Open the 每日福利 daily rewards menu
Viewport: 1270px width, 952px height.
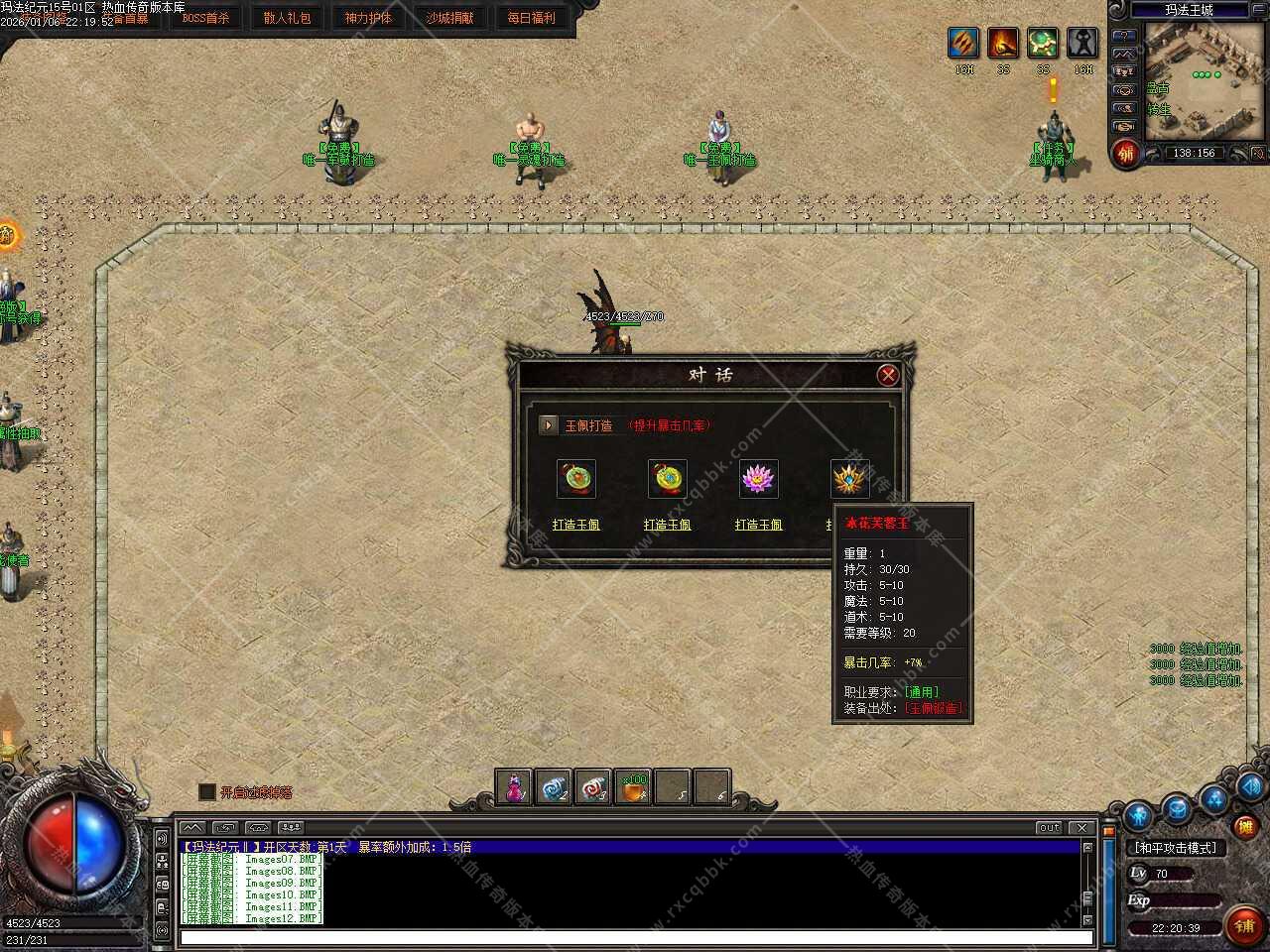click(532, 18)
